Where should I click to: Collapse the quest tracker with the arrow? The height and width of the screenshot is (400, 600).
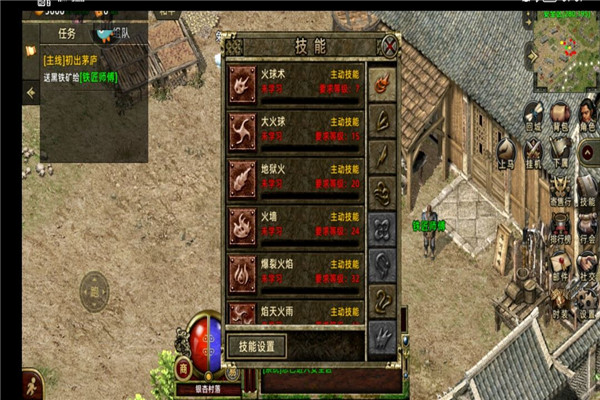pyautogui.click(x=30, y=93)
